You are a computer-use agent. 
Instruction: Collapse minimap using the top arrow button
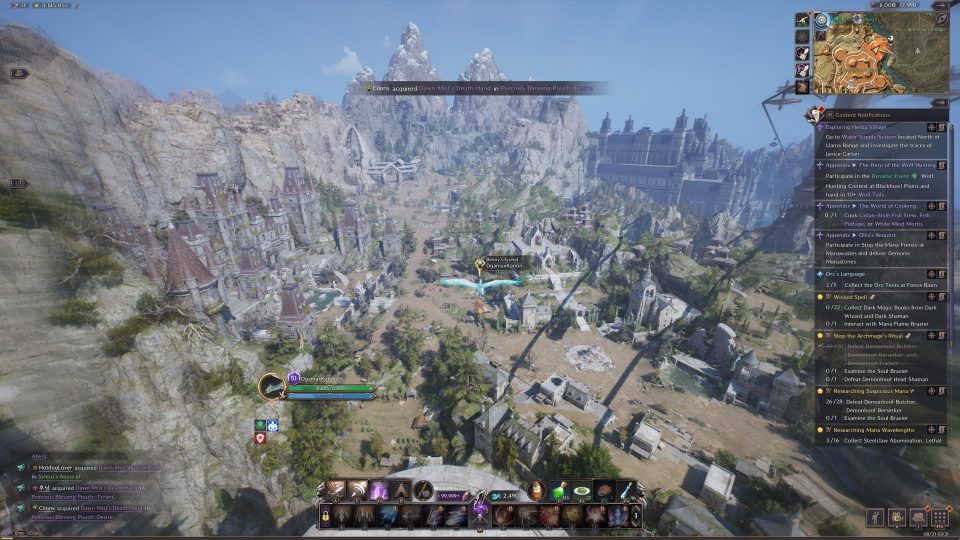(940, 5)
